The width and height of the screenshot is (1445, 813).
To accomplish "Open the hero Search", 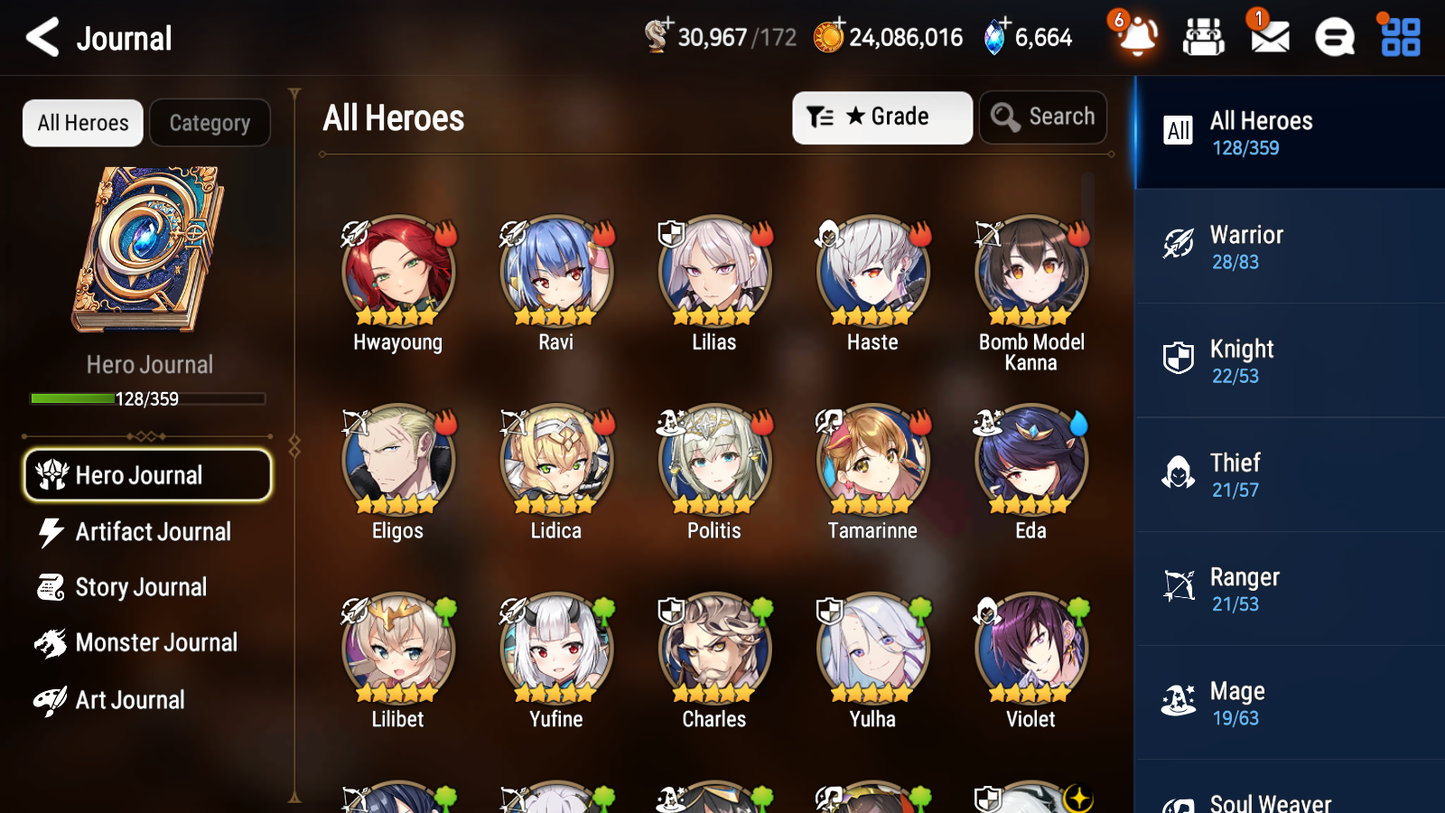I will point(1043,116).
